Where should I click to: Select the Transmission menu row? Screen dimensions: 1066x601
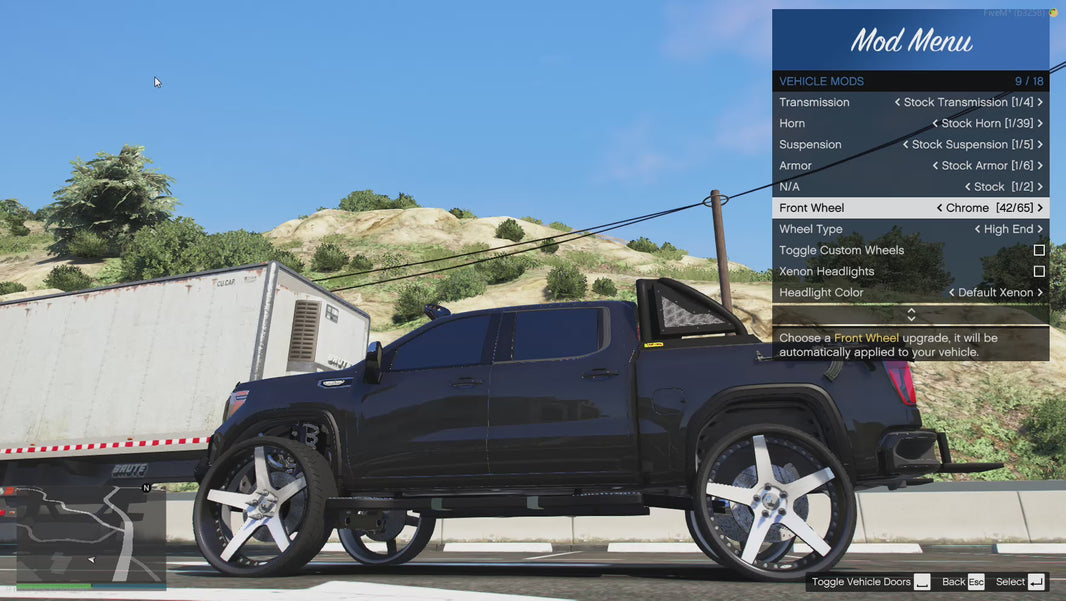point(910,102)
